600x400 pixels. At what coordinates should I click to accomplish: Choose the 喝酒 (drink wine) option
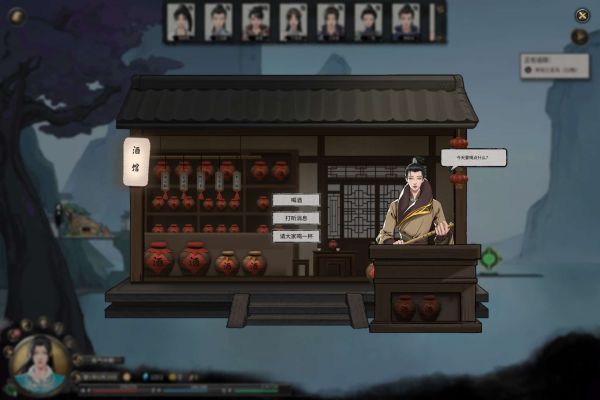coord(296,200)
